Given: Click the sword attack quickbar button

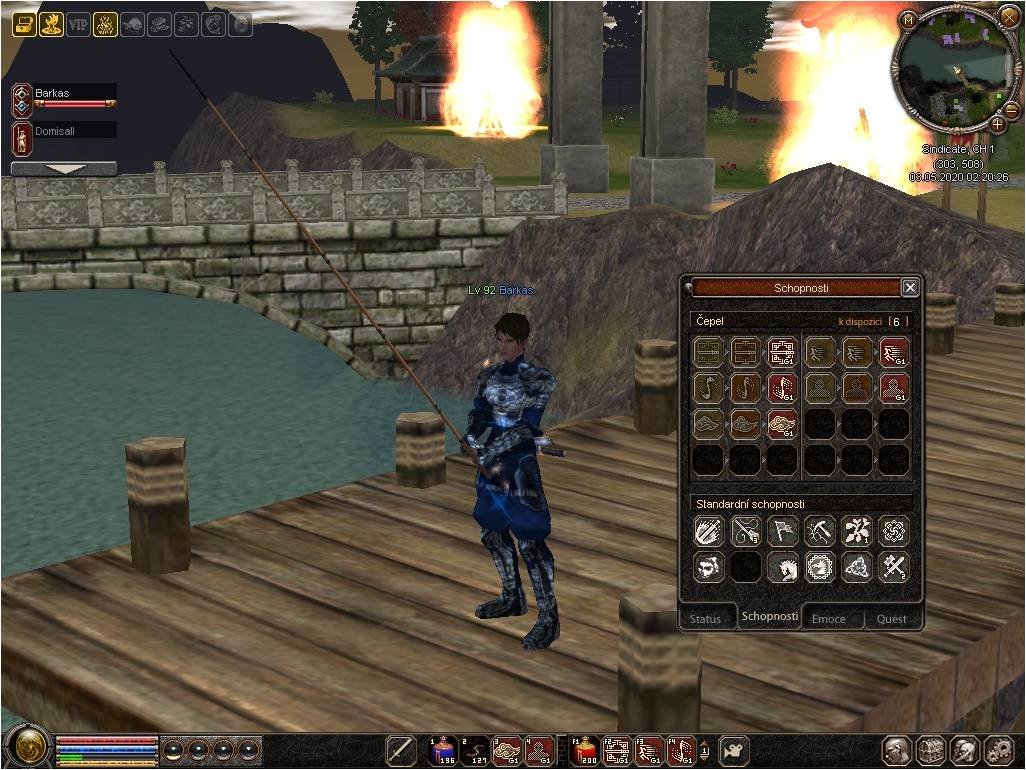Looking at the screenshot, I should click(x=401, y=750).
